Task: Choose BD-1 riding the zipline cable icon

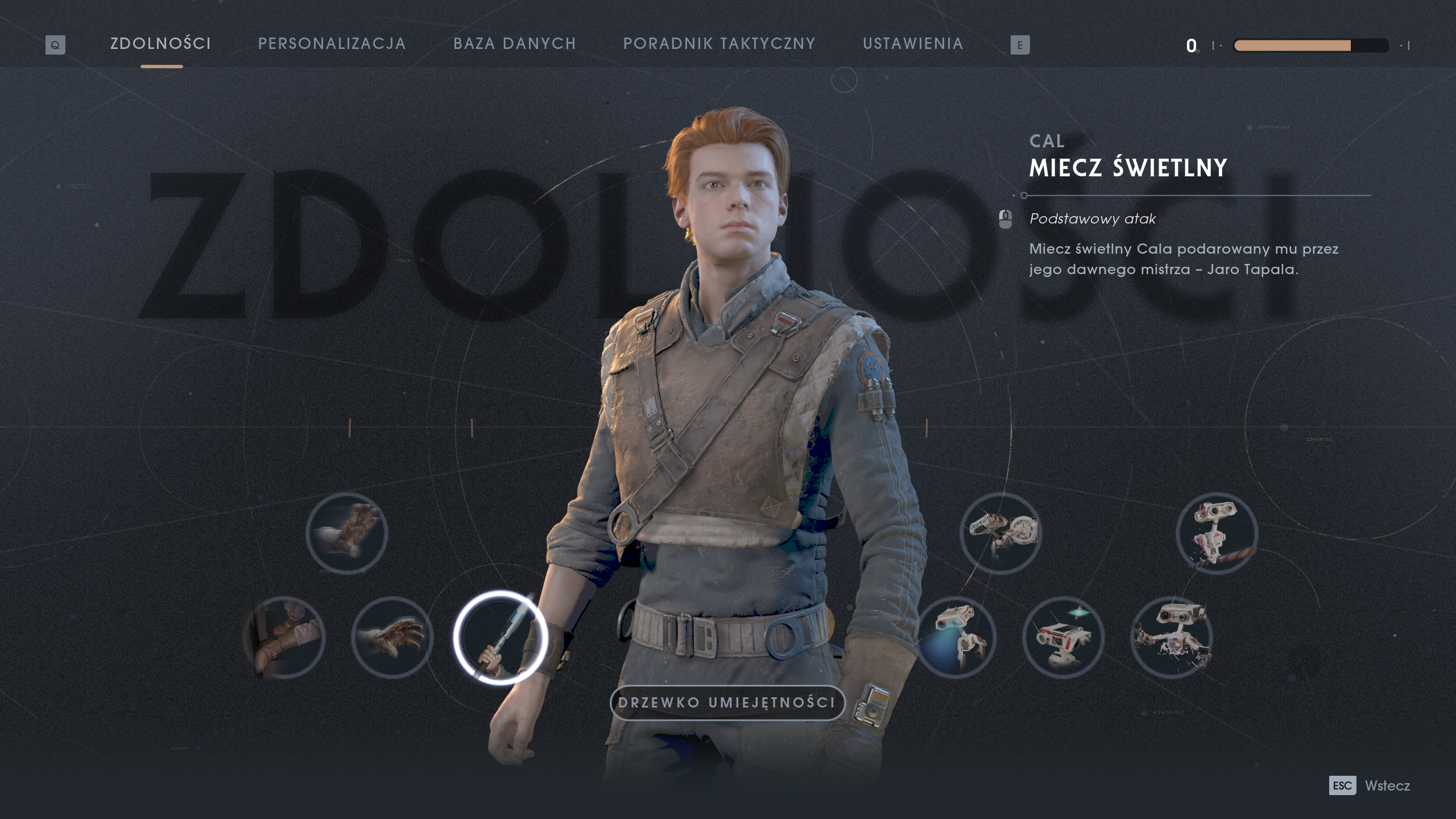Action: coord(1217,533)
